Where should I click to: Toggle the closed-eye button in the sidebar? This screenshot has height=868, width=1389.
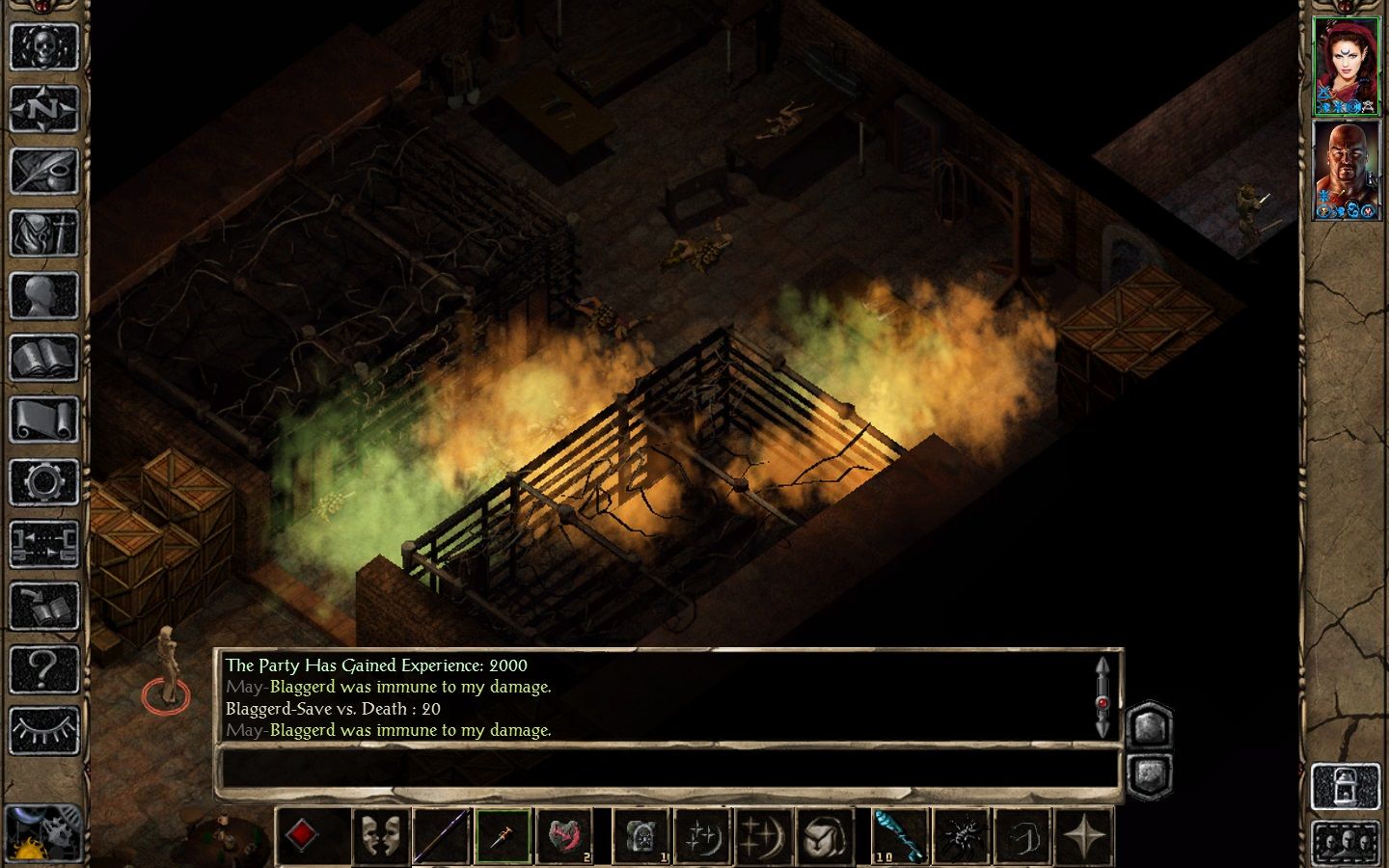(x=43, y=731)
